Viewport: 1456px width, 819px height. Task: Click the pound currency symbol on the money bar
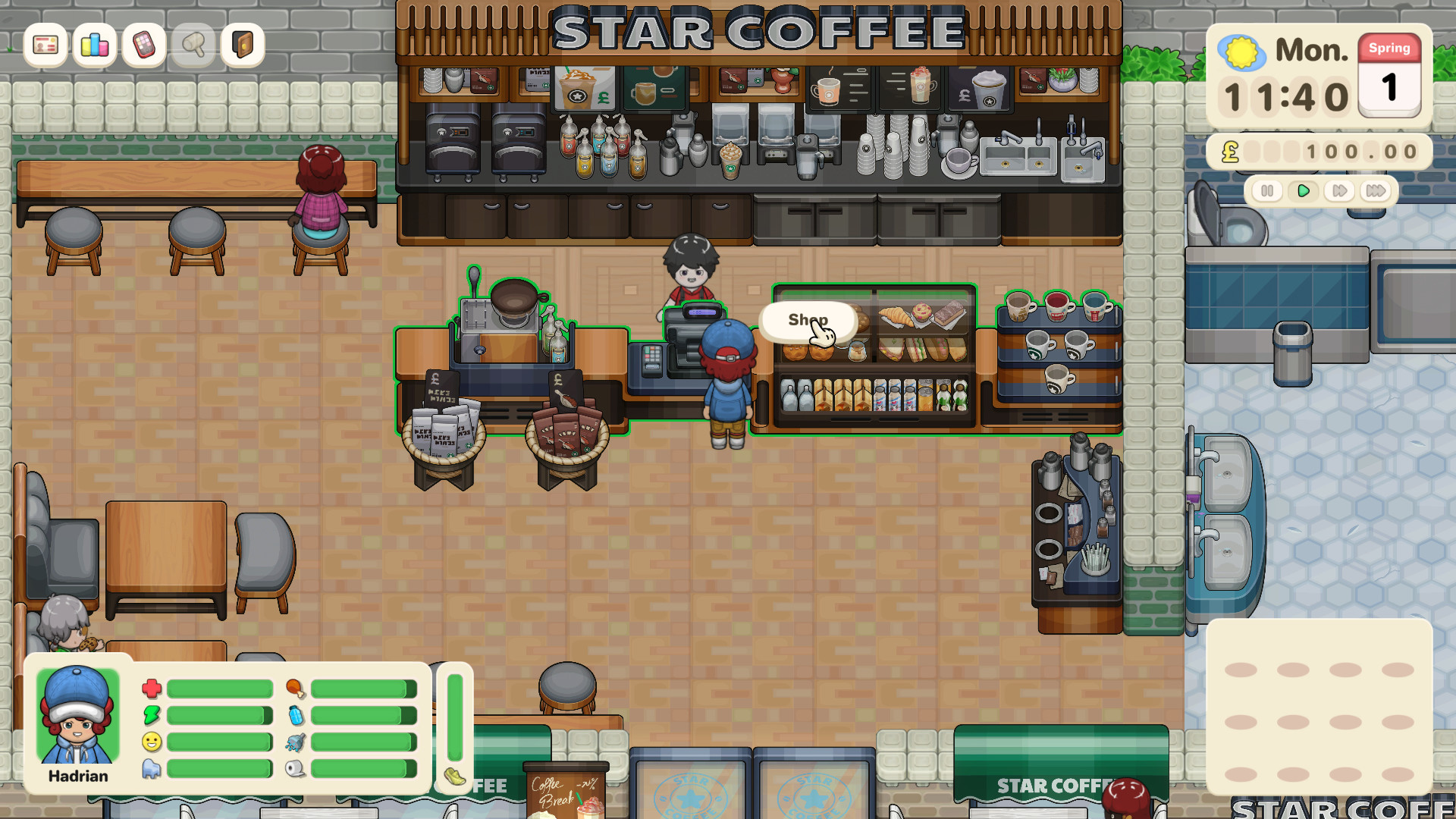[1232, 152]
